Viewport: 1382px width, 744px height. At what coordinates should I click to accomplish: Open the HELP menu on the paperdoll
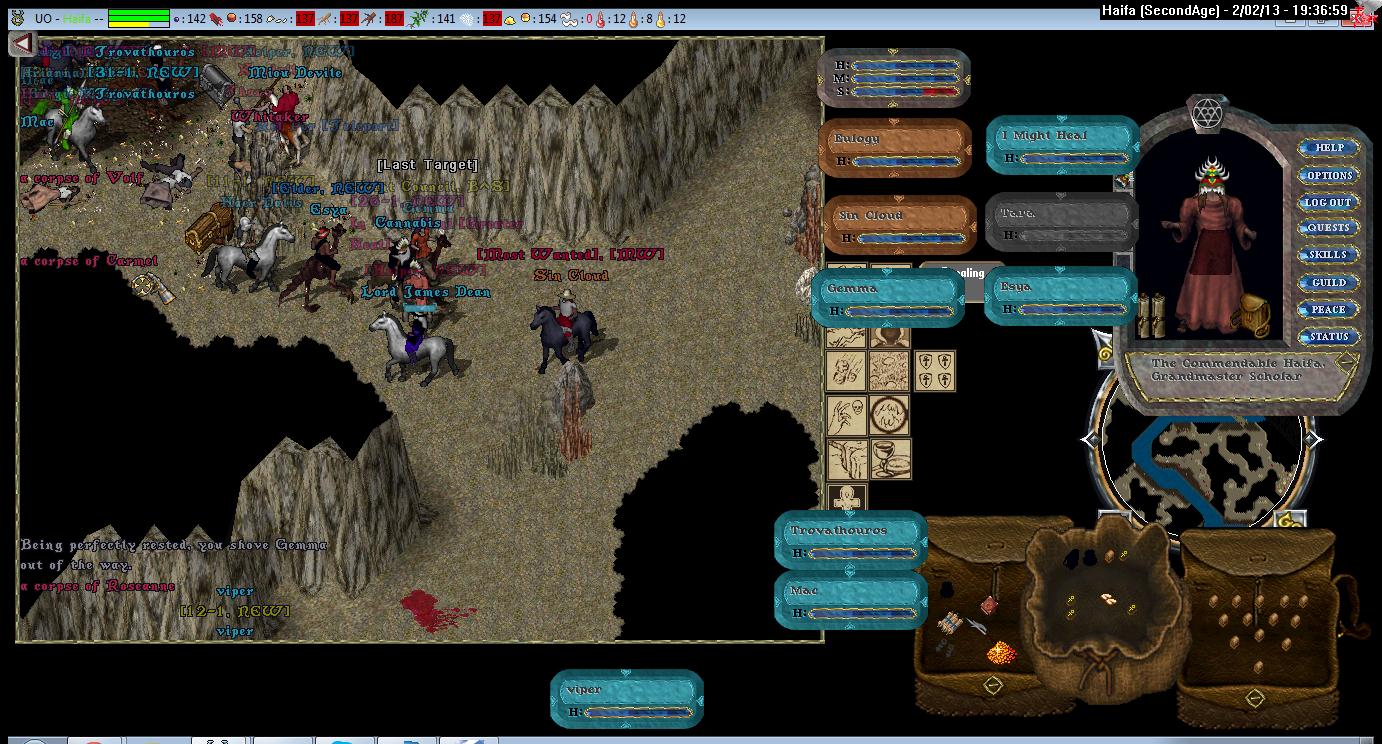tap(1329, 148)
